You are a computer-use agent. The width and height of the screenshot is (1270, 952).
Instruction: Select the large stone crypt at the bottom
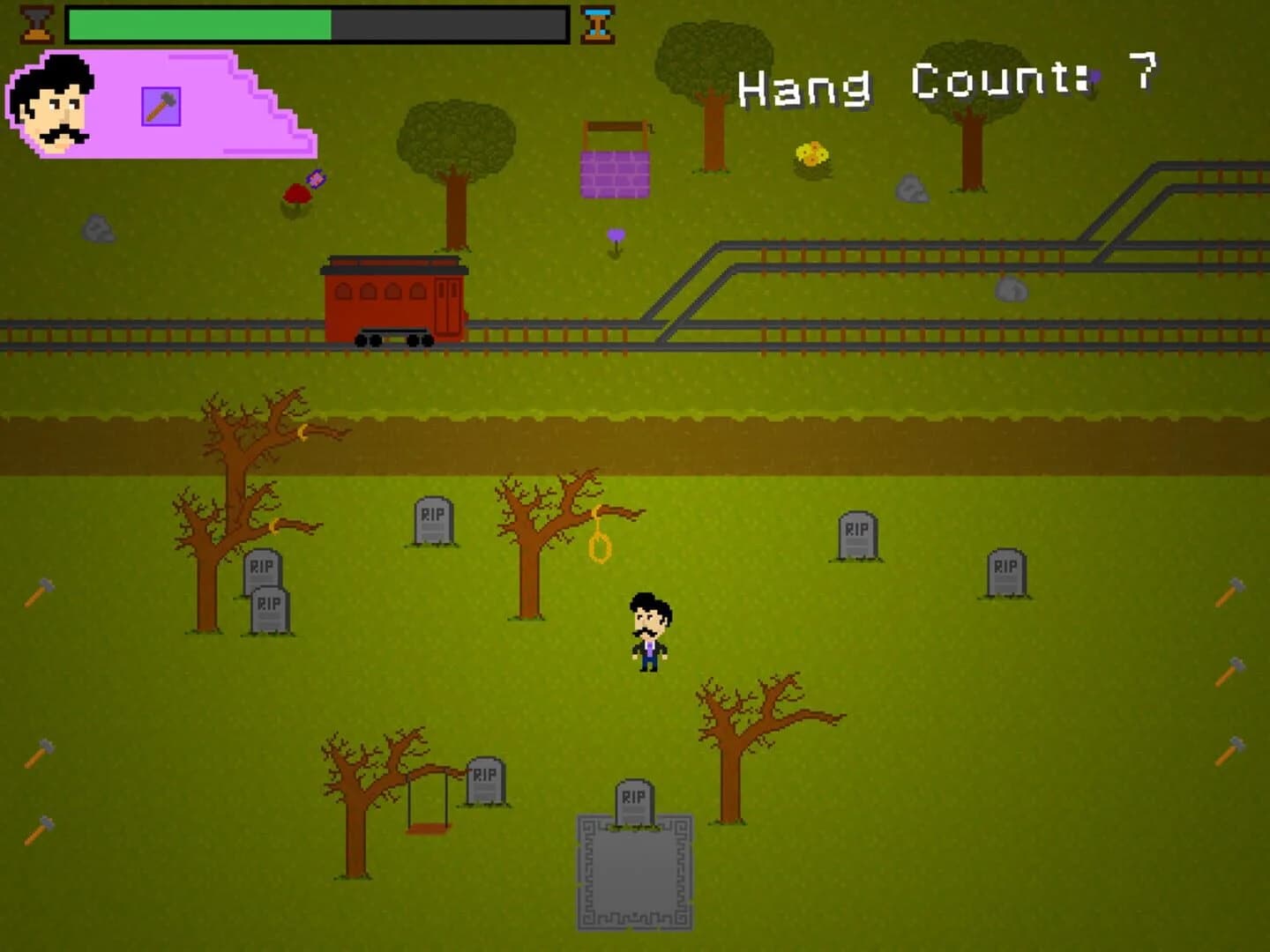(635, 873)
